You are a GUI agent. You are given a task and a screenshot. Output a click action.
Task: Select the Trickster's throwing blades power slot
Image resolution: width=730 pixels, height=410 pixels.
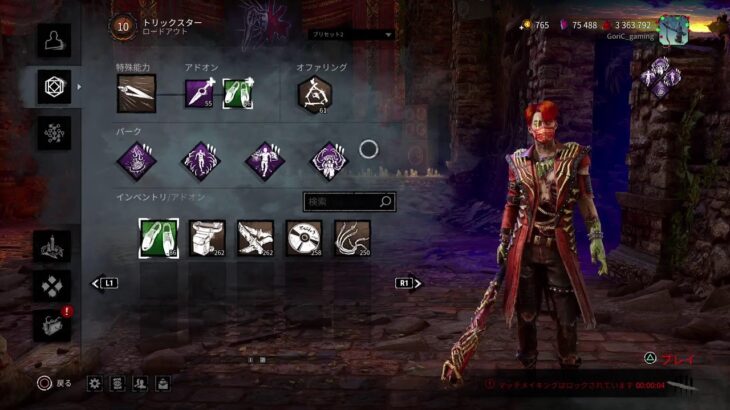(133, 93)
